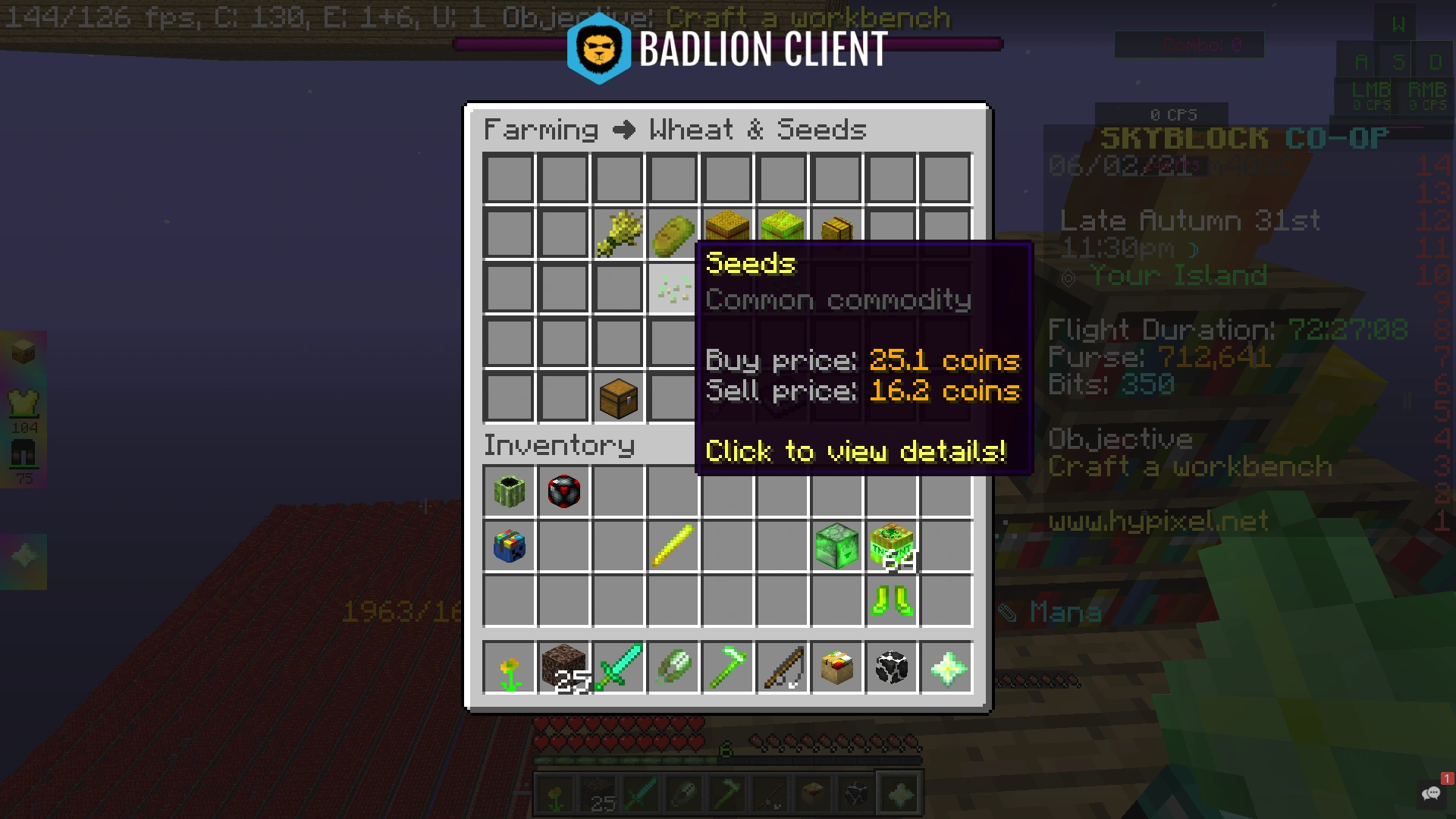This screenshot has height=819, width=1456.
Task: Select the diamond sword in the hotbar
Action: click(x=618, y=667)
